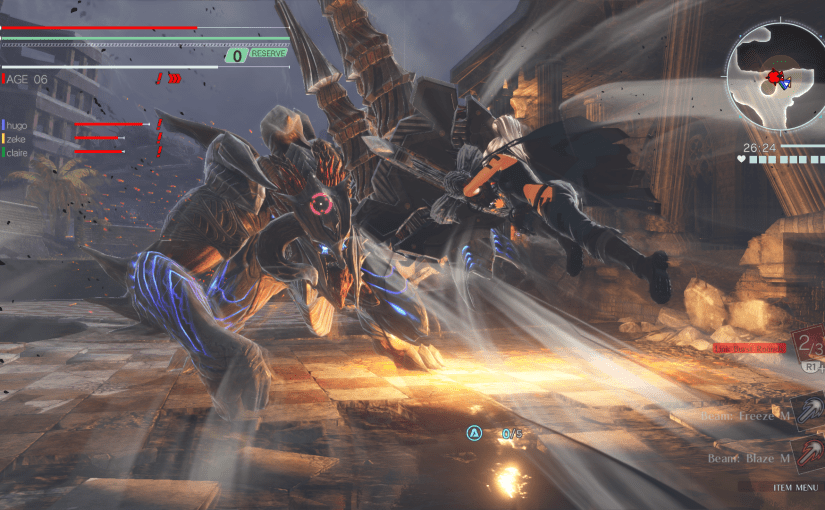Select the Beam: Blaze M item slot
This screenshot has height=510, width=825.
[808, 455]
